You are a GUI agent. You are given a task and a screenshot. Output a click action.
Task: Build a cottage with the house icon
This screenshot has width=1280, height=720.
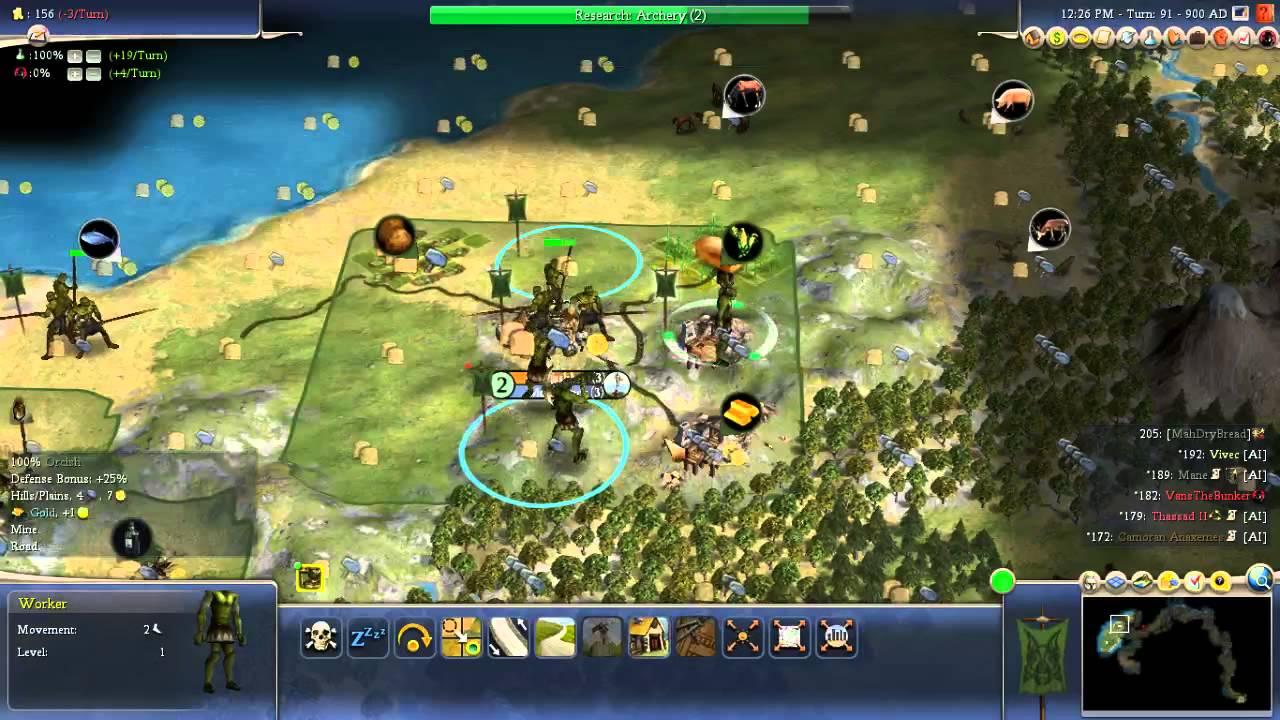coord(649,637)
